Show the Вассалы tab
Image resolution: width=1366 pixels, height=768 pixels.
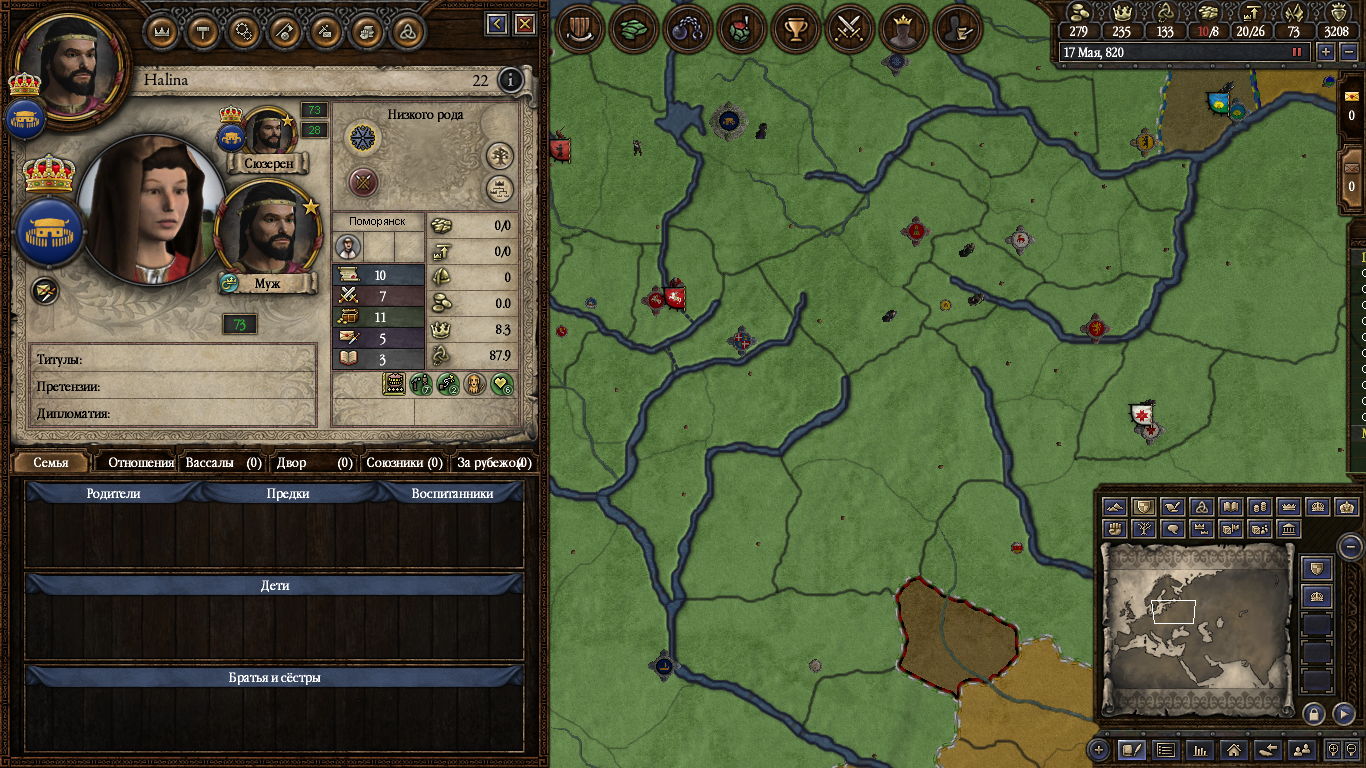pyautogui.click(x=223, y=463)
